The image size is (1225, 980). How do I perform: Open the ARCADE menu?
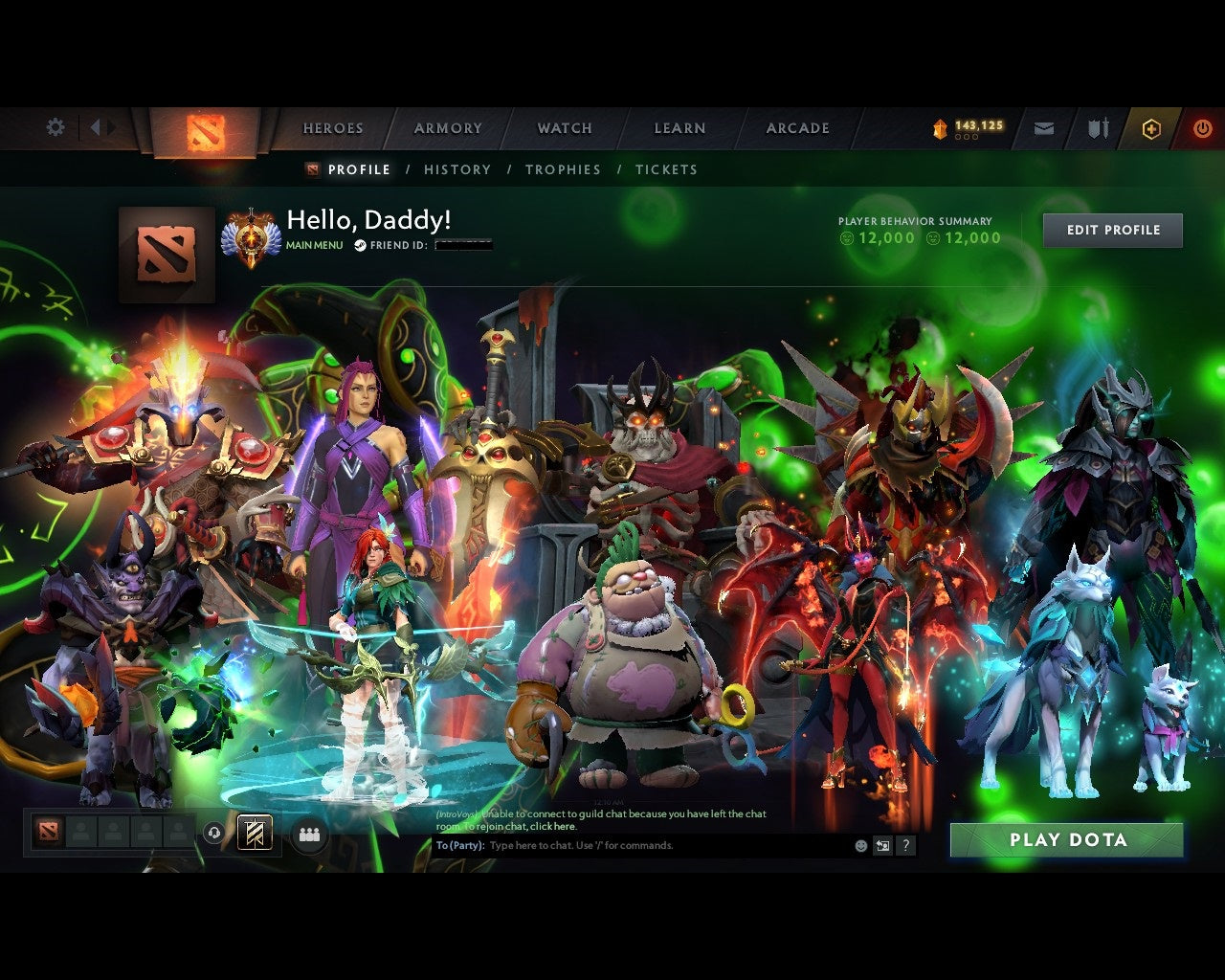point(797,127)
